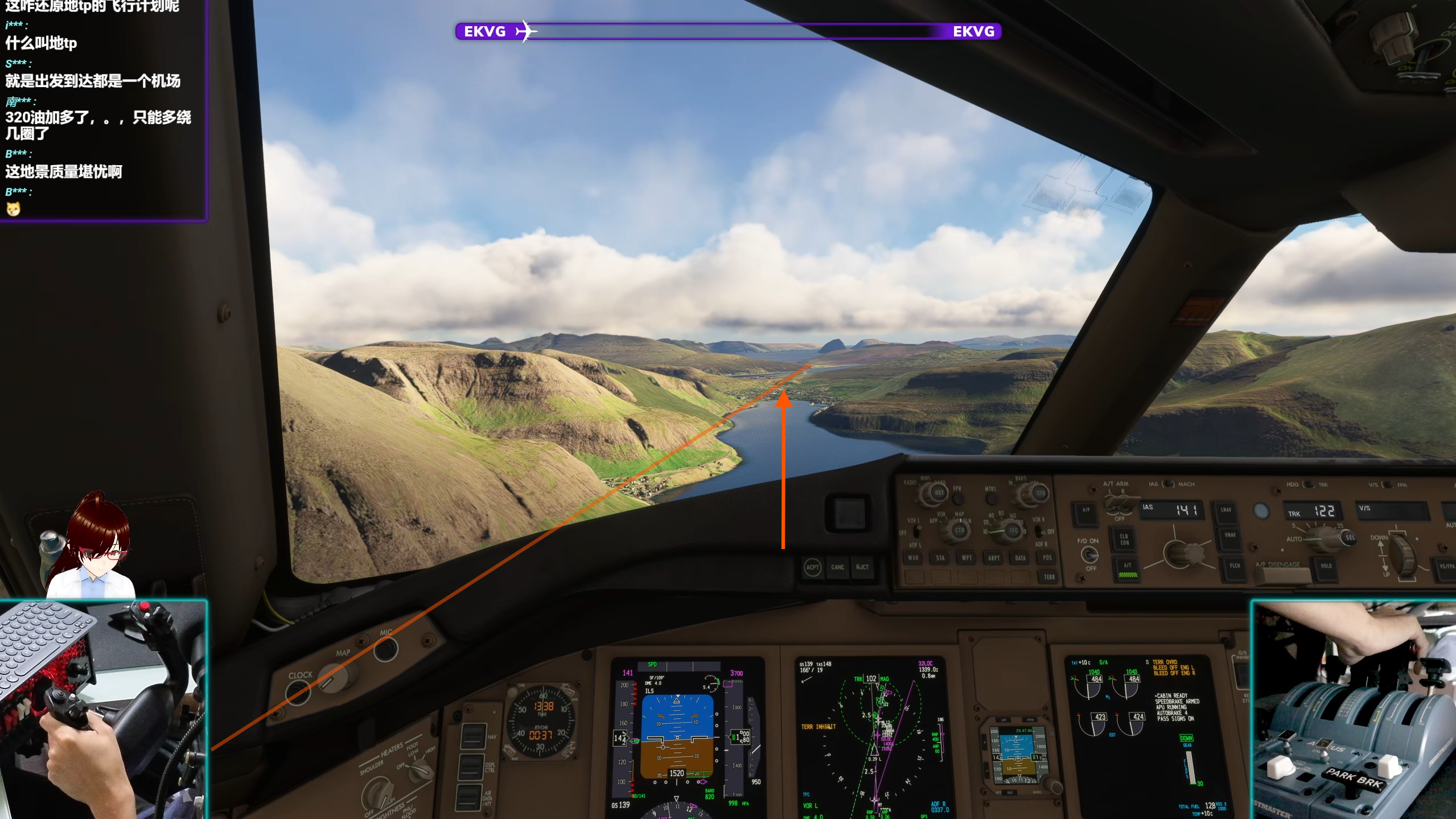Show stations with the STA button
Screen dimensions: 1456x819
click(940, 558)
